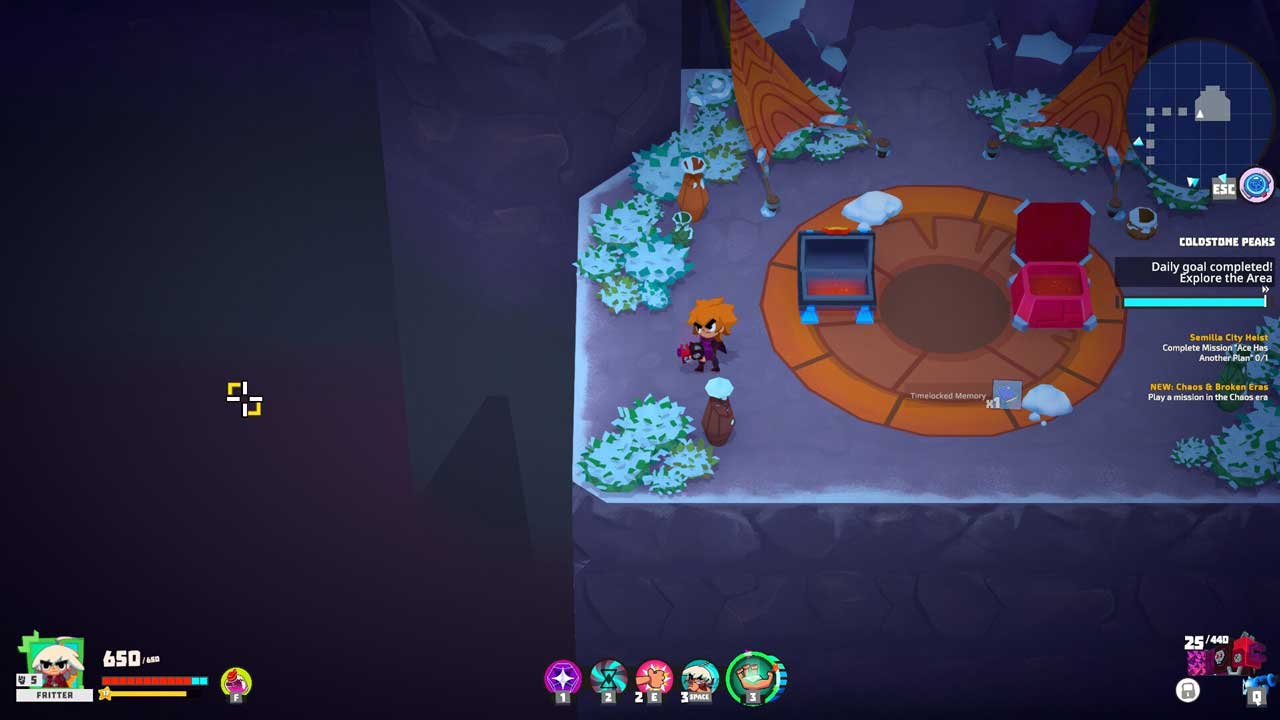Activate the teal hourglass ability
Image resolution: width=1280 pixels, height=720 pixels.
click(608, 678)
